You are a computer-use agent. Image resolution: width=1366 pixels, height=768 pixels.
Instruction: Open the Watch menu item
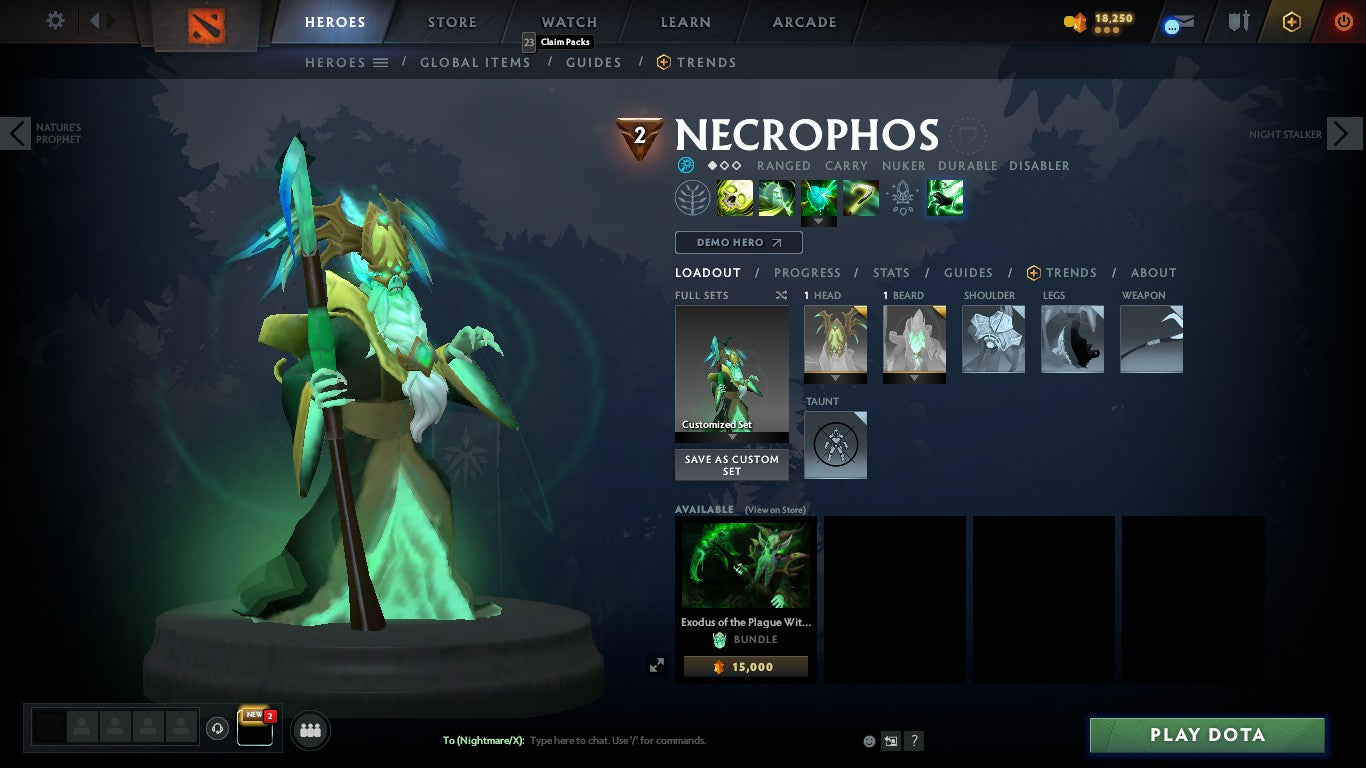[x=568, y=21]
